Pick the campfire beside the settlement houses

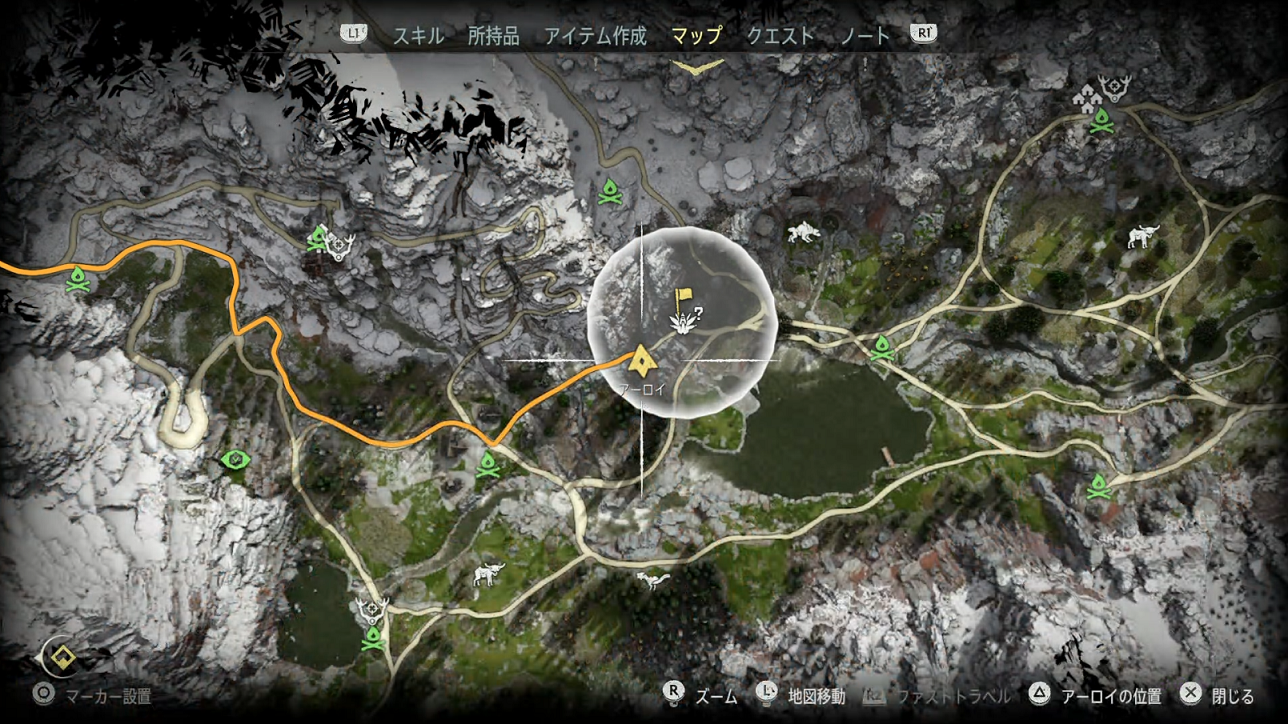[1101, 121]
